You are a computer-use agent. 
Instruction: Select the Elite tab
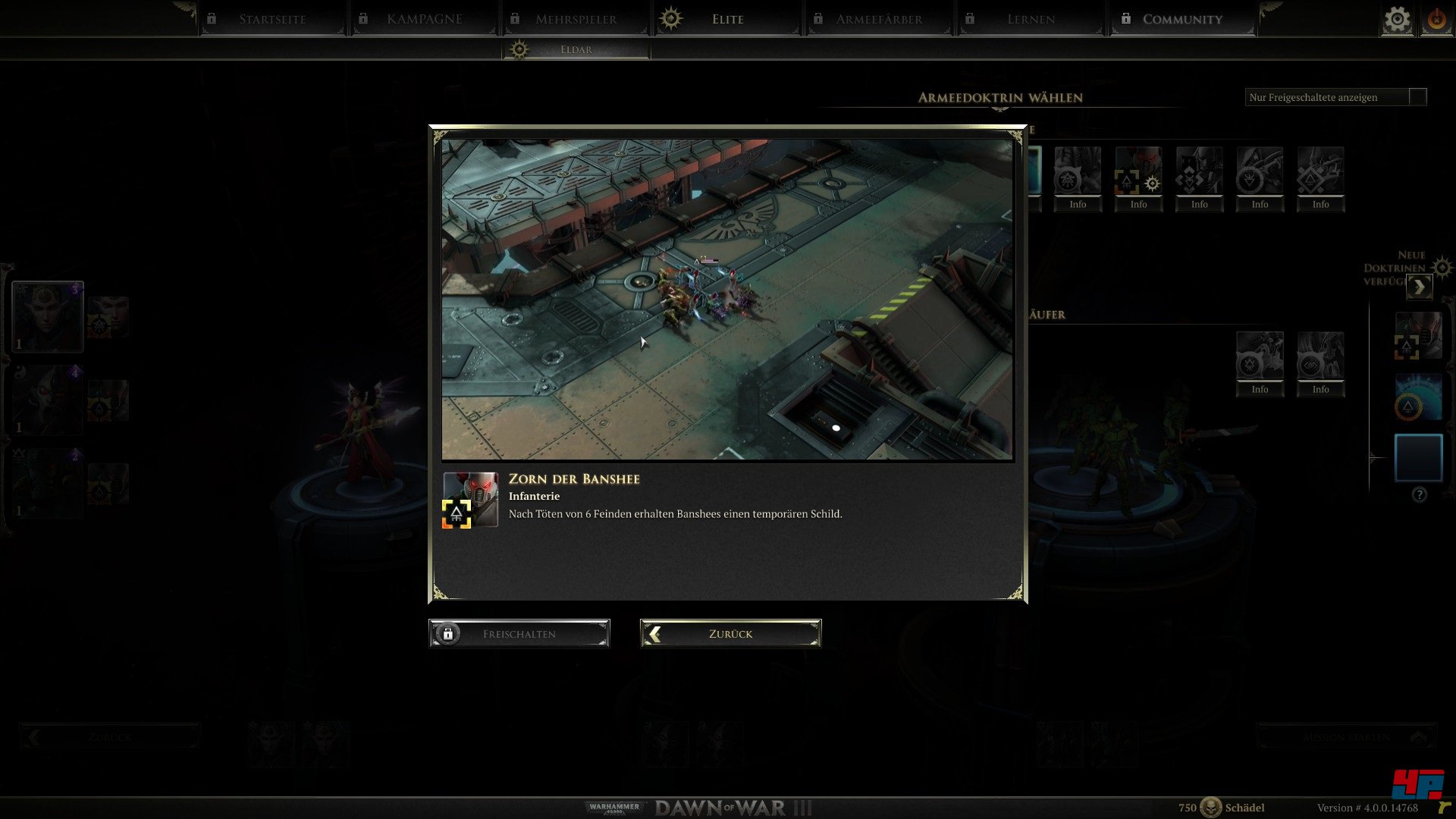pos(727,19)
